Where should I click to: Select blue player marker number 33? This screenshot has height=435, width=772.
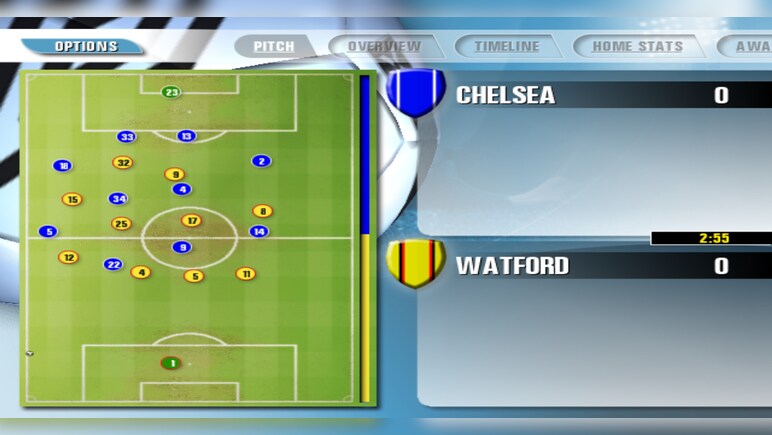(x=126, y=137)
